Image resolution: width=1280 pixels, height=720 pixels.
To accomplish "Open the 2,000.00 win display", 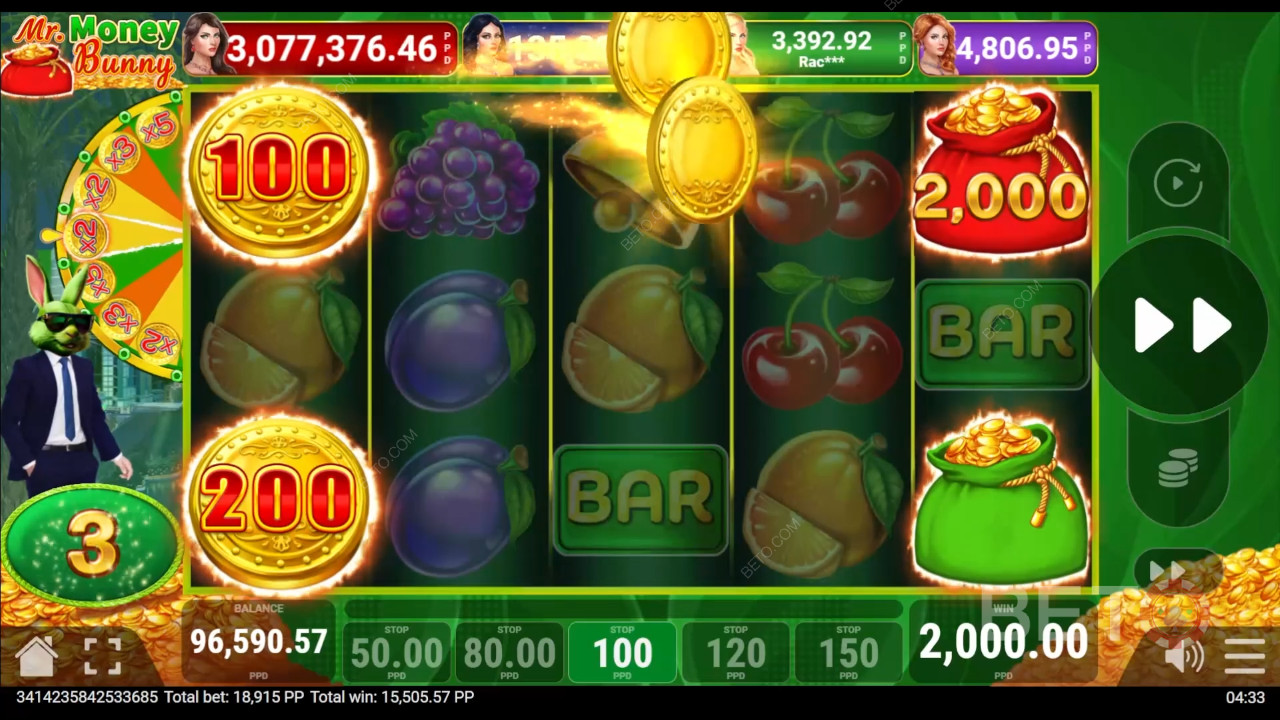I will pyautogui.click(x=1003, y=640).
